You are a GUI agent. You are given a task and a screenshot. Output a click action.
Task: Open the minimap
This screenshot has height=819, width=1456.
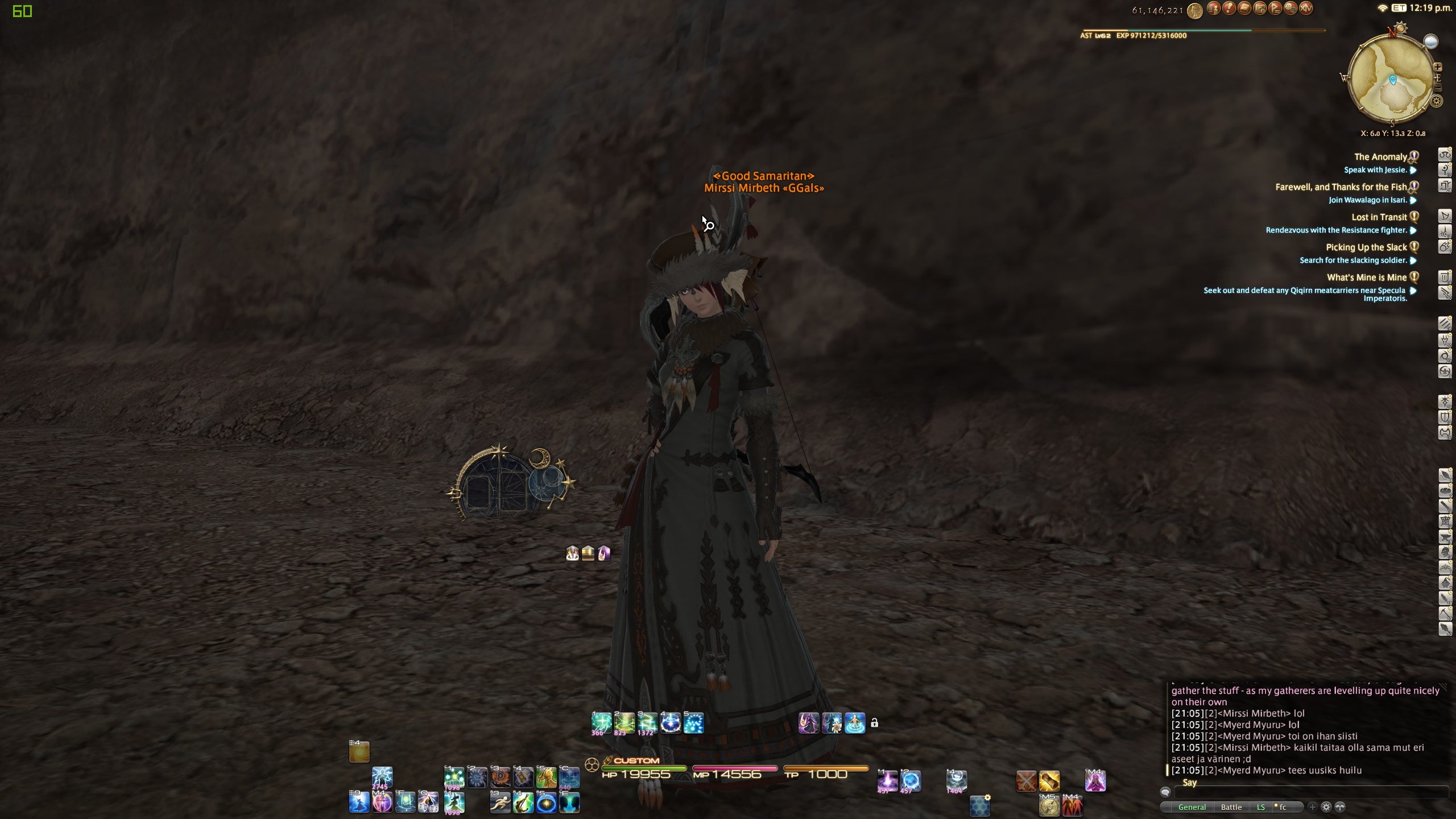pos(1392,80)
